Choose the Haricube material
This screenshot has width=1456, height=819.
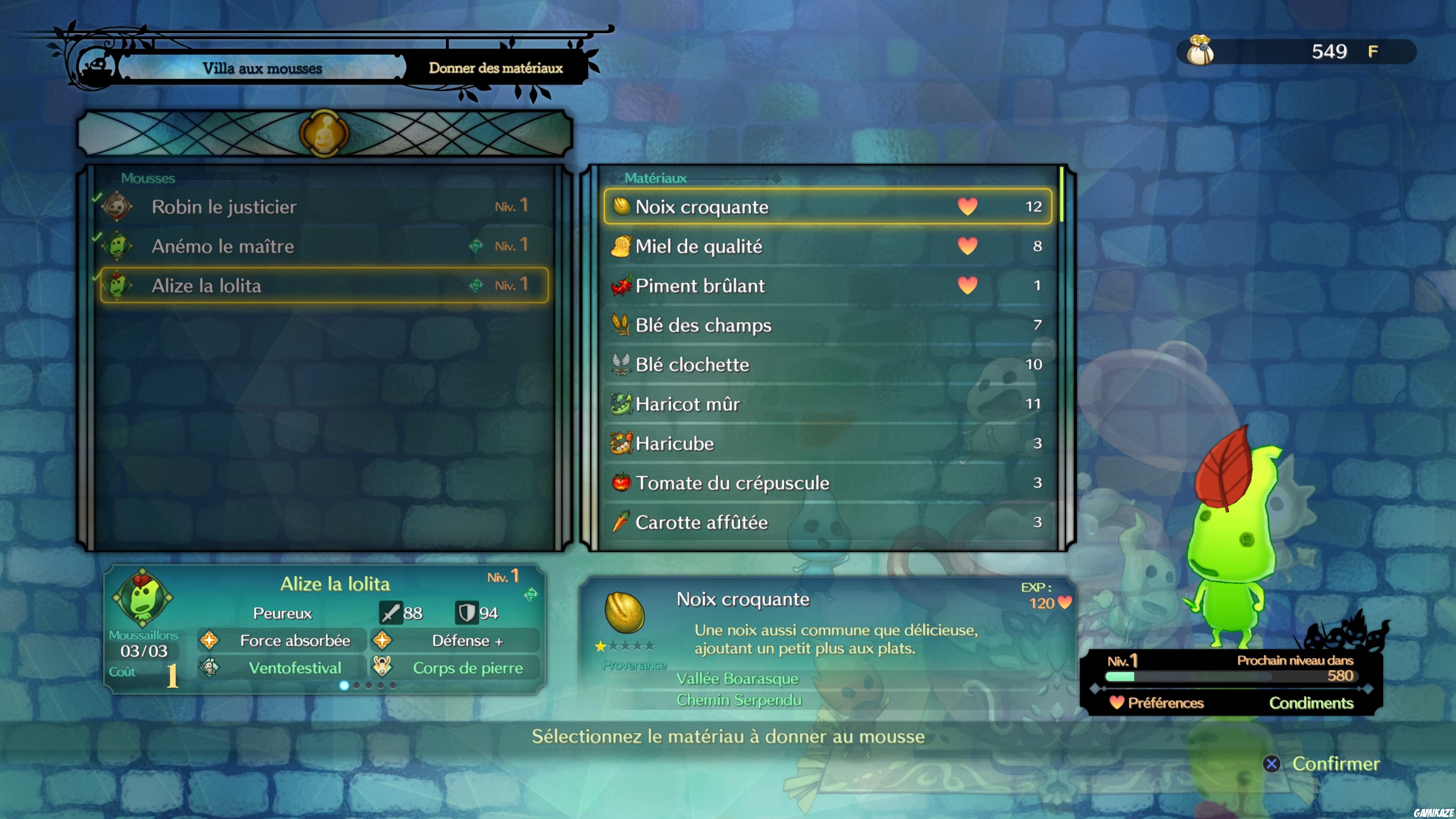(827, 444)
